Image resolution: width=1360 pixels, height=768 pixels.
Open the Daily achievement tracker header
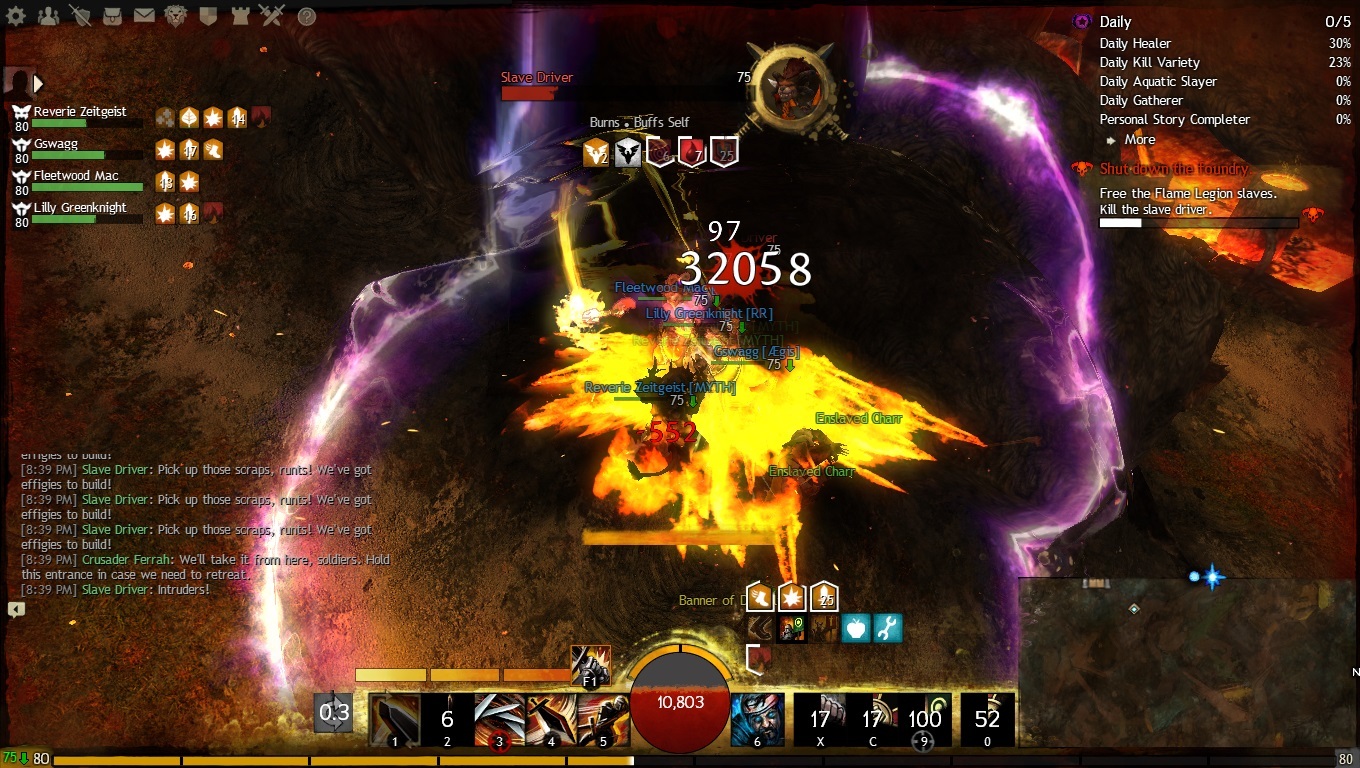point(1116,22)
